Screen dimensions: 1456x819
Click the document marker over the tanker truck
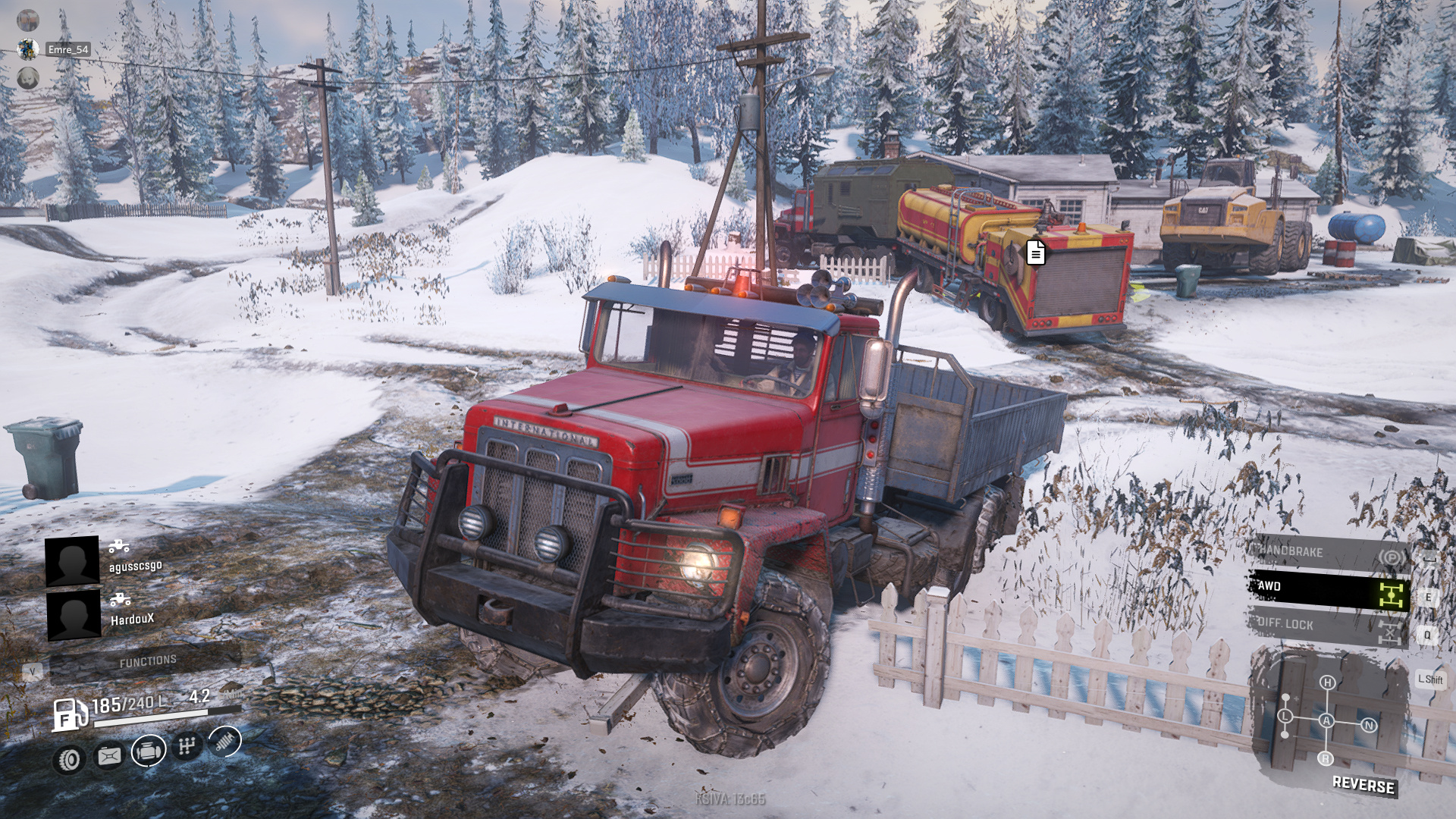point(1036,252)
